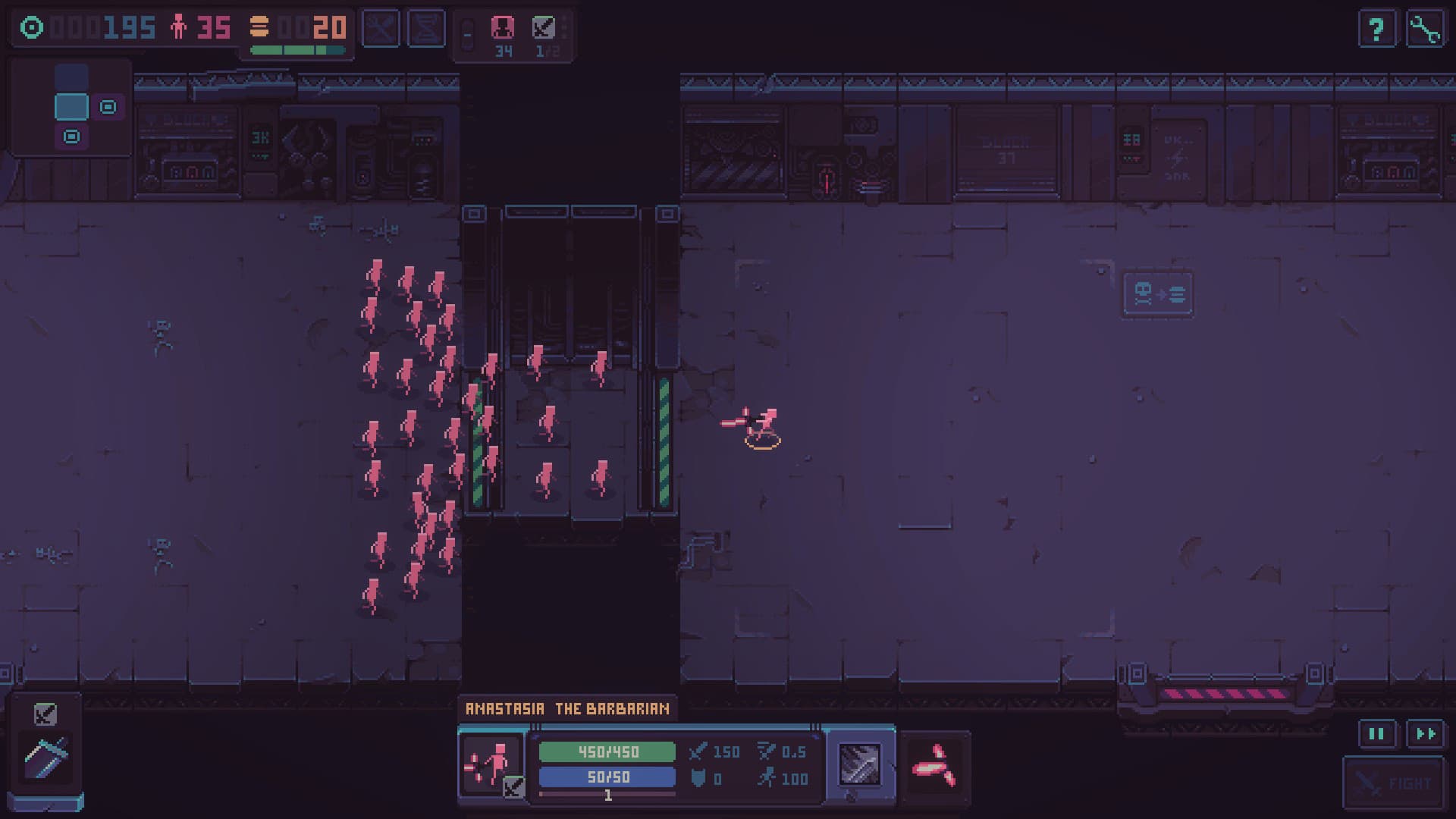Click Anastasia's equipped weapon slot
This screenshot has width=1456, height=819.
click(x=861, y=766)
